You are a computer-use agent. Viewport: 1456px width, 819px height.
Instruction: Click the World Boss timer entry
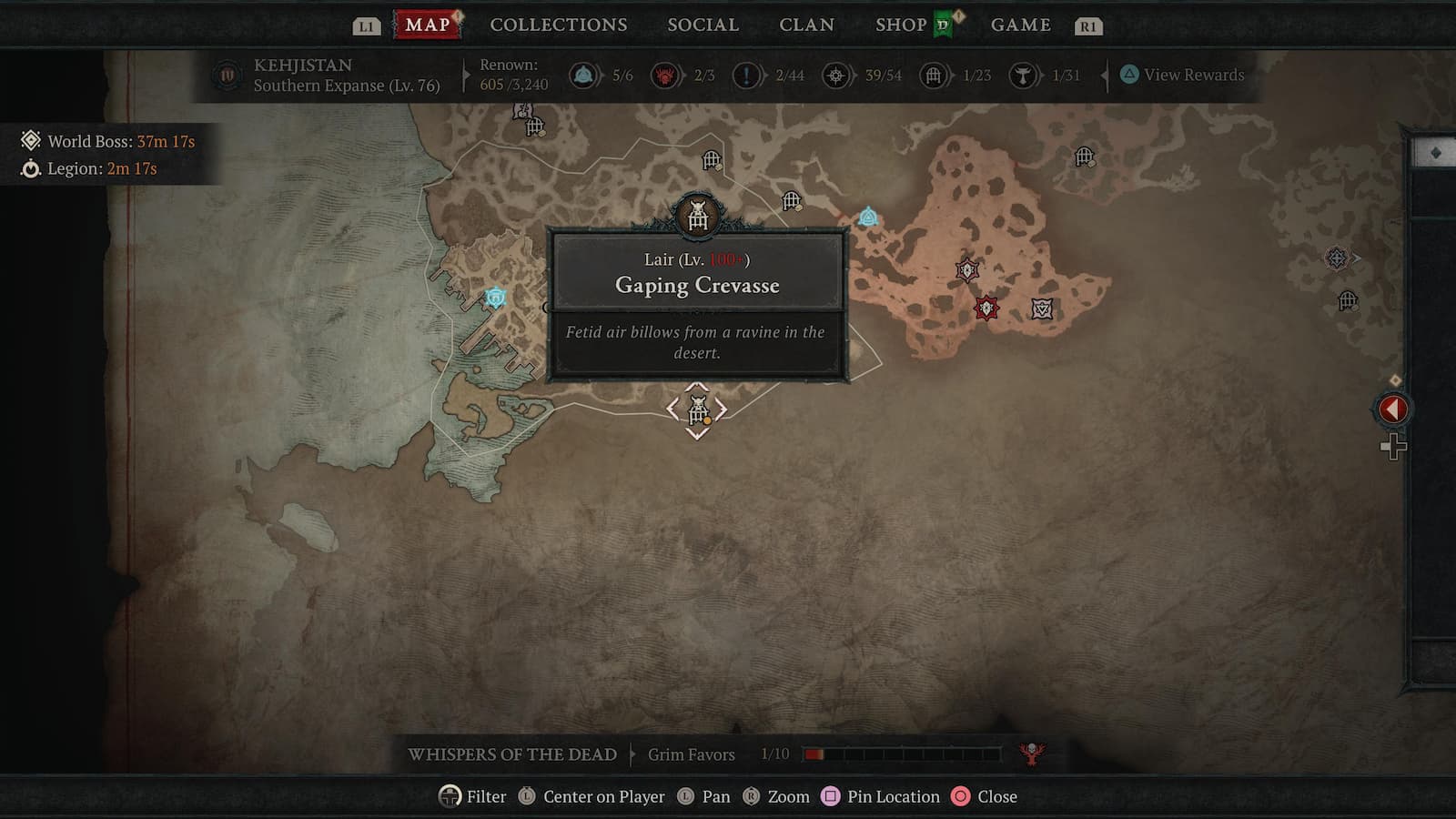109,141
